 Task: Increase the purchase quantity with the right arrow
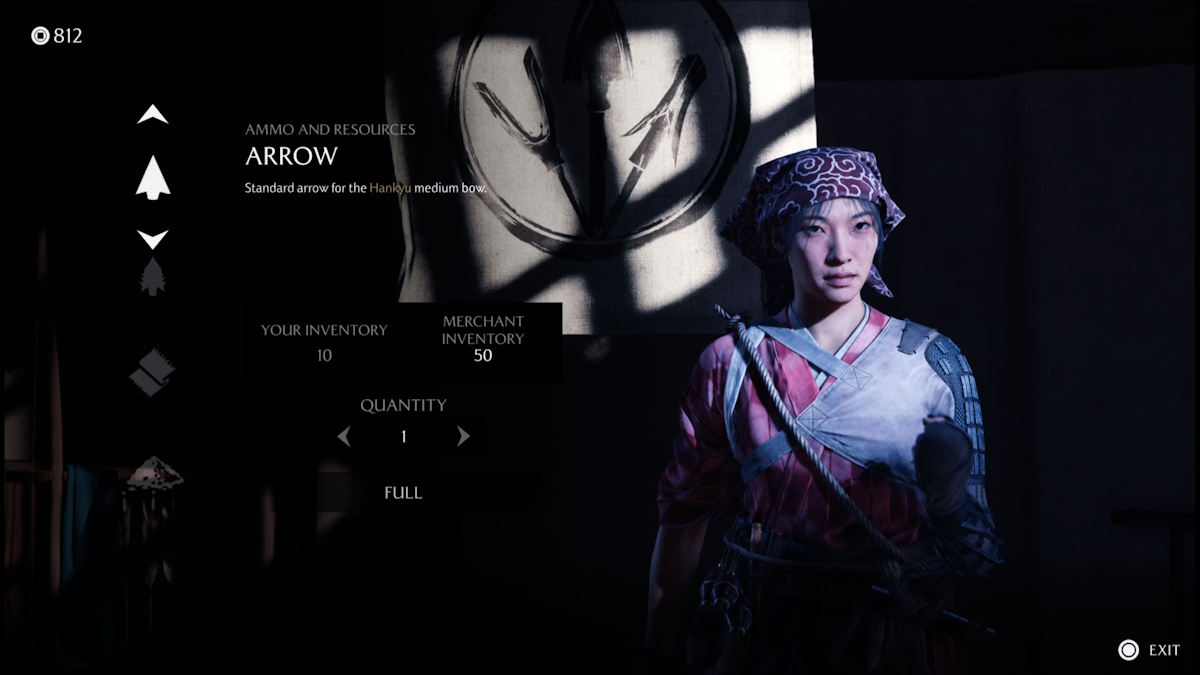[463, 436]
